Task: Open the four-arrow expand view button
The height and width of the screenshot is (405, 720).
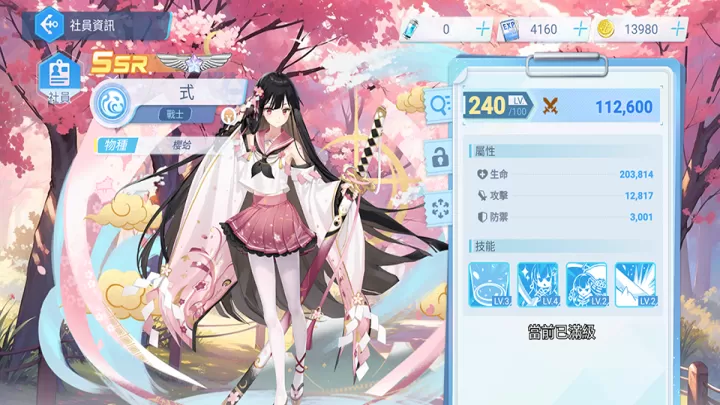Action: [438, 207]
